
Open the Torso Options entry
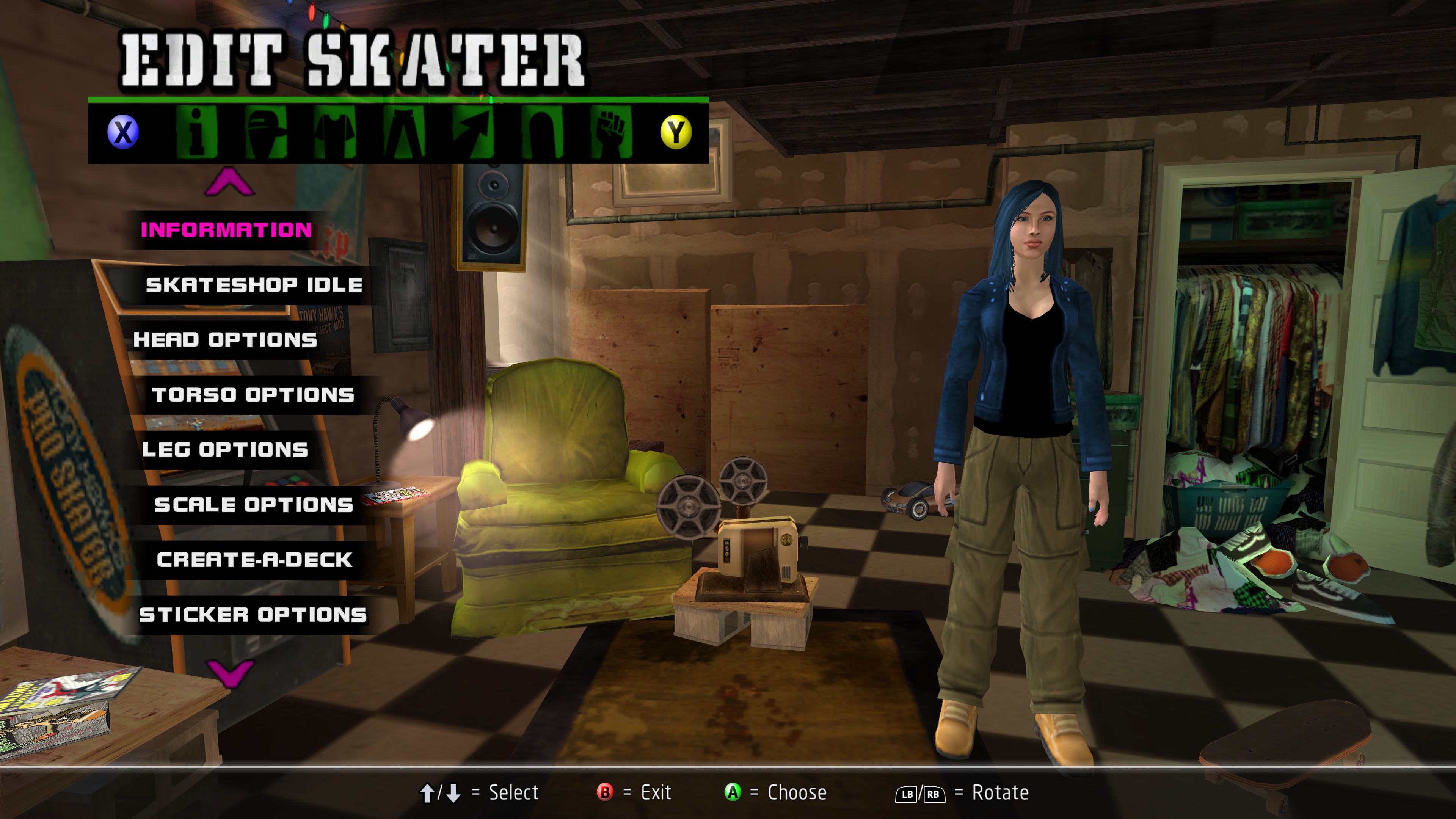click(253, 394)
